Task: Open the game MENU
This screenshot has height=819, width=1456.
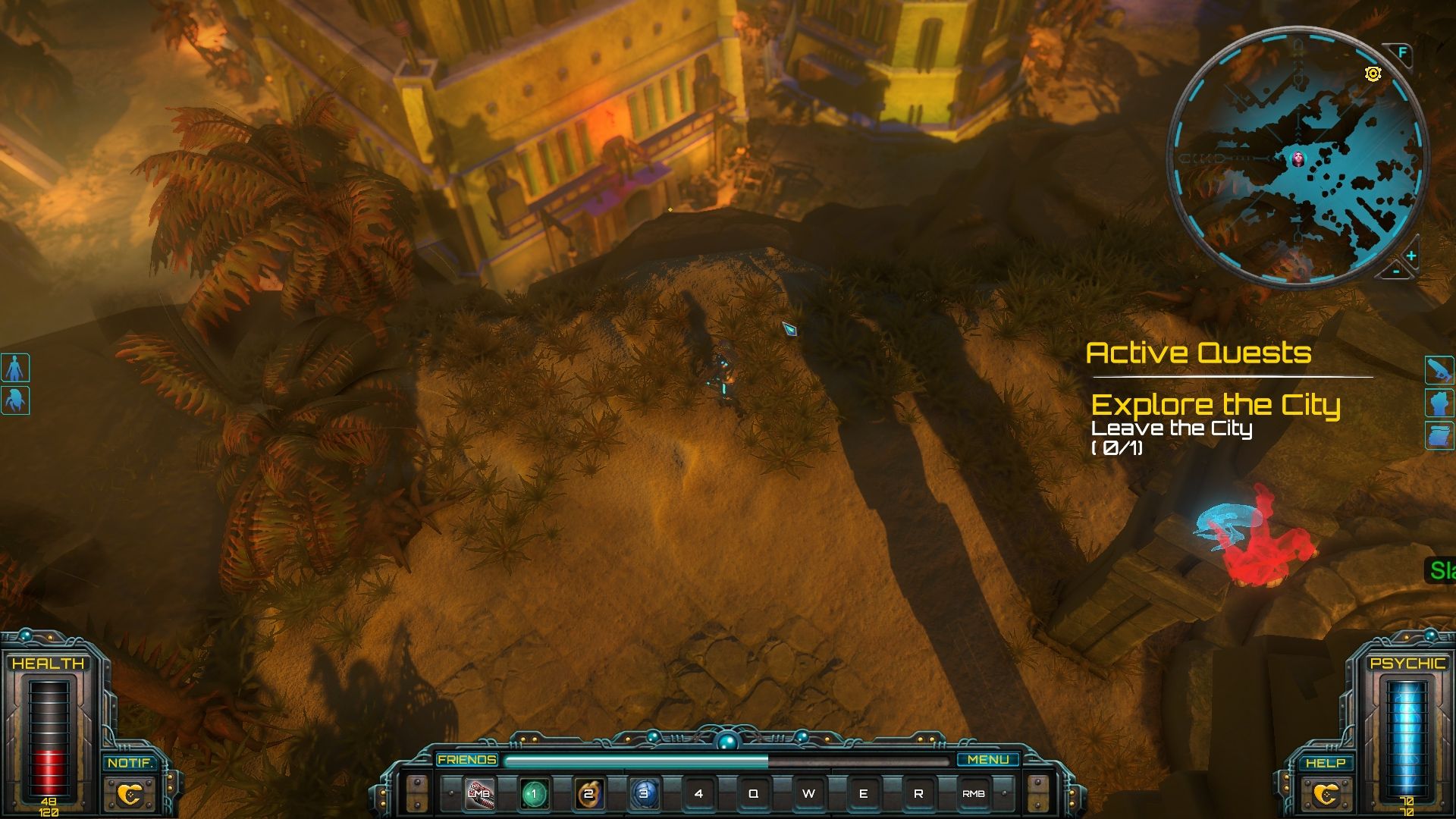Action: [987, 759]
